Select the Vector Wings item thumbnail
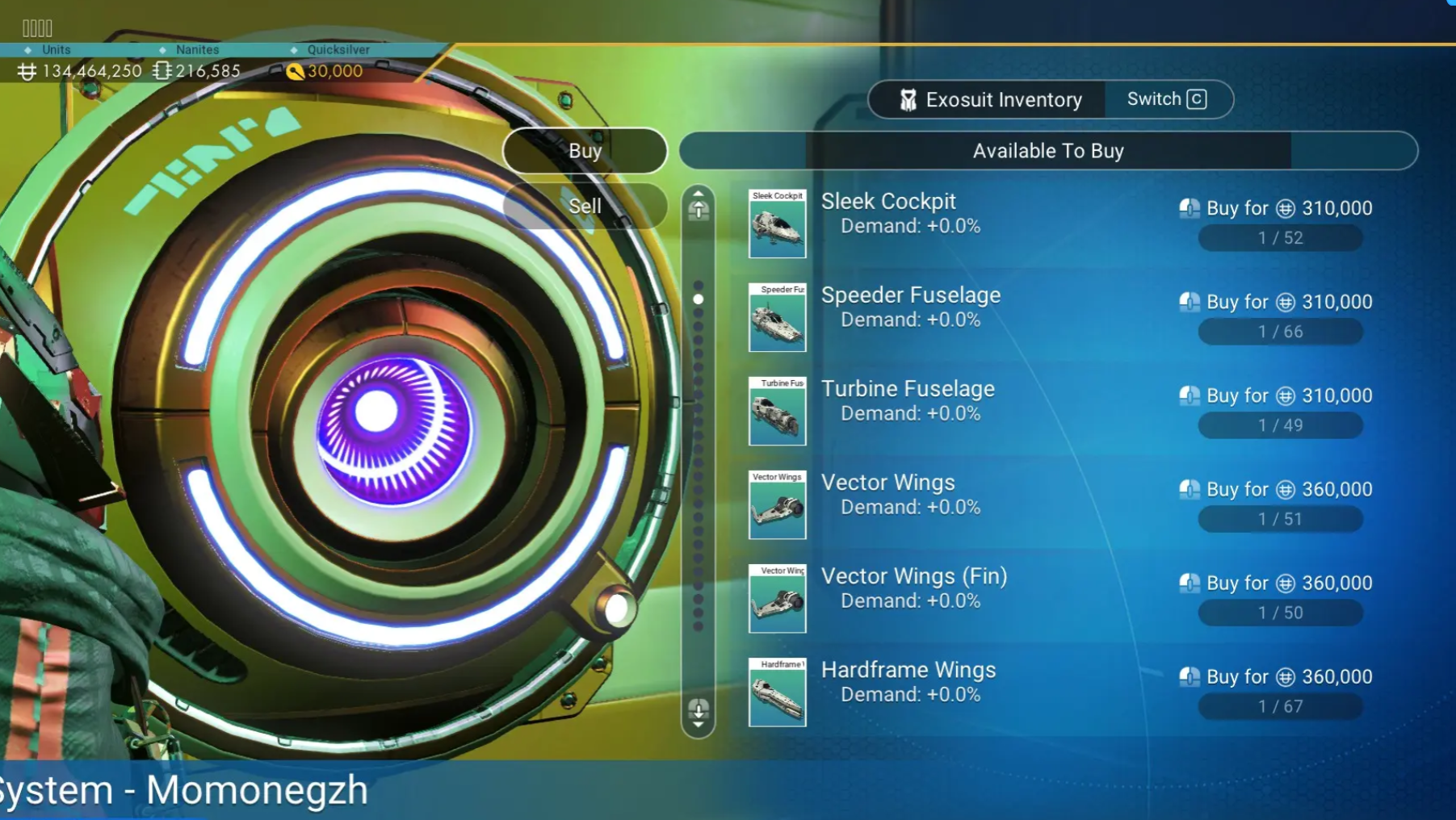This screenshot has width=1456, height=820. [777, 505]
